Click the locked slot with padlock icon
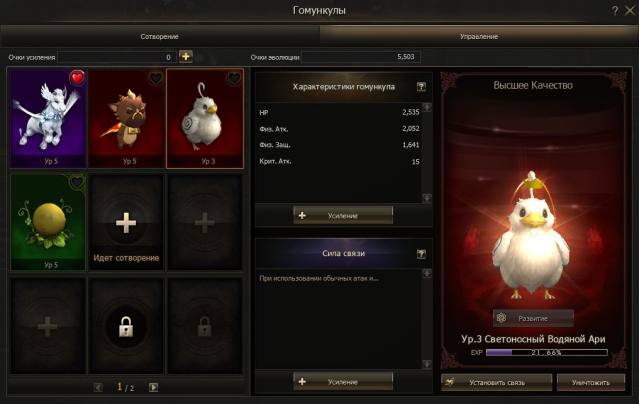 click(126, 326)
